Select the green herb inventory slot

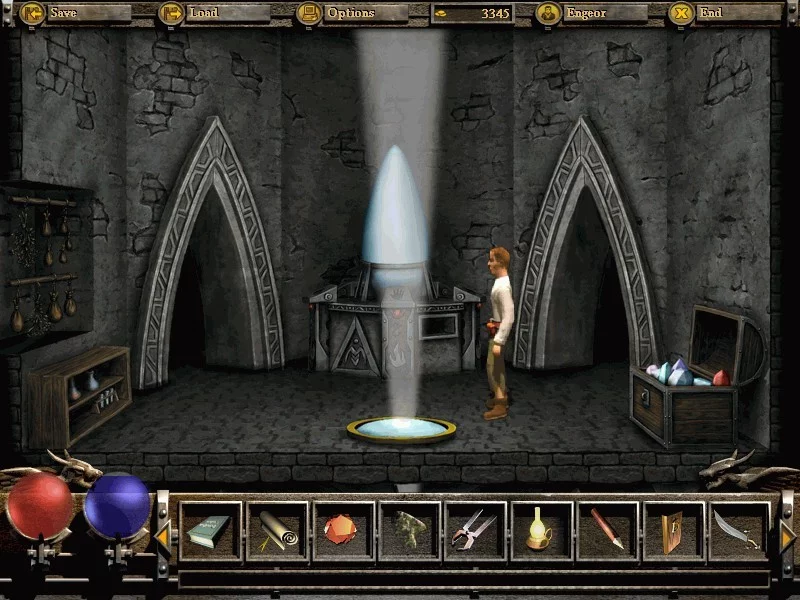pos(409,530)
